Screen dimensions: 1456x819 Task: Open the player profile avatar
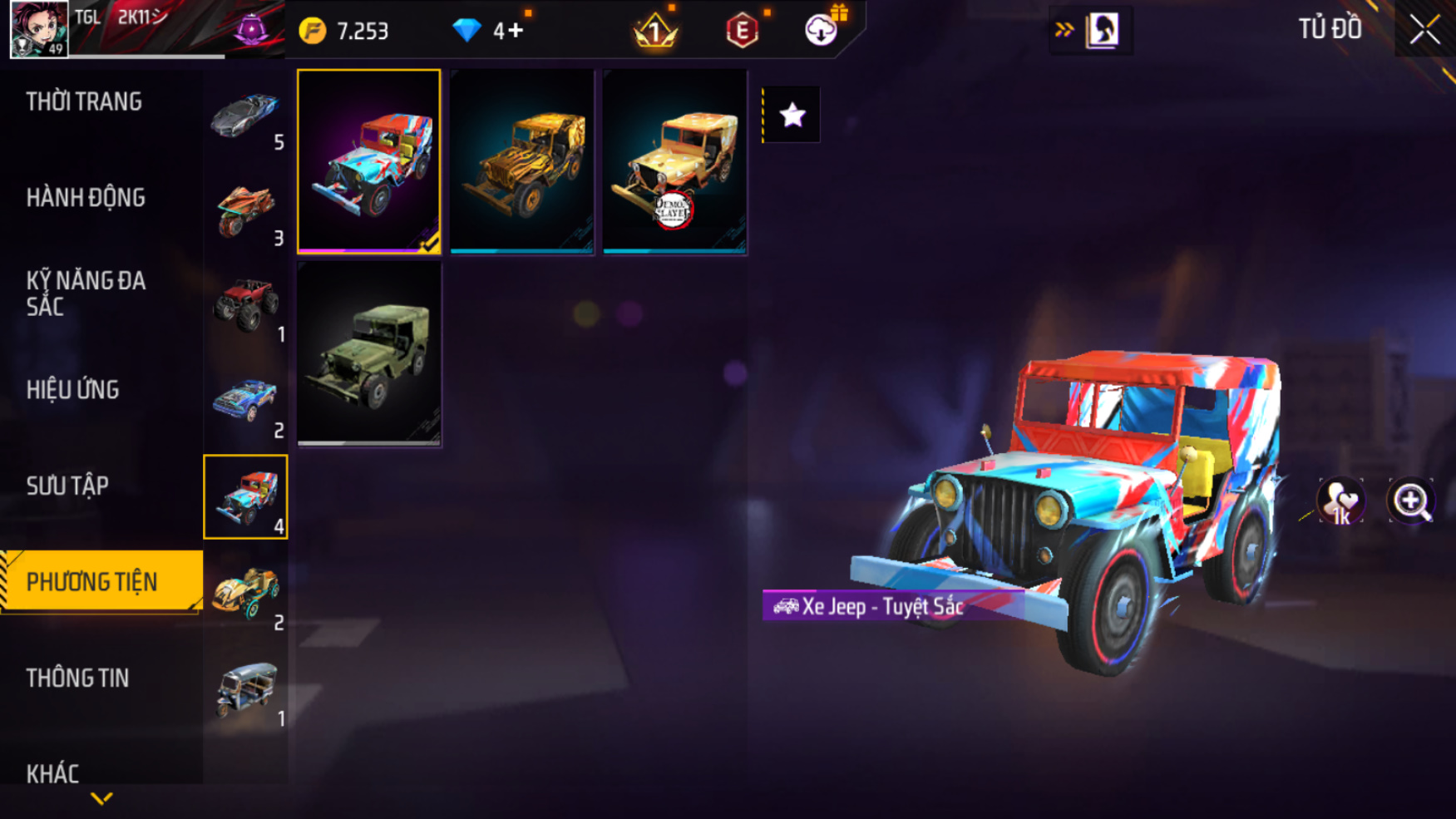pos(38,29)
